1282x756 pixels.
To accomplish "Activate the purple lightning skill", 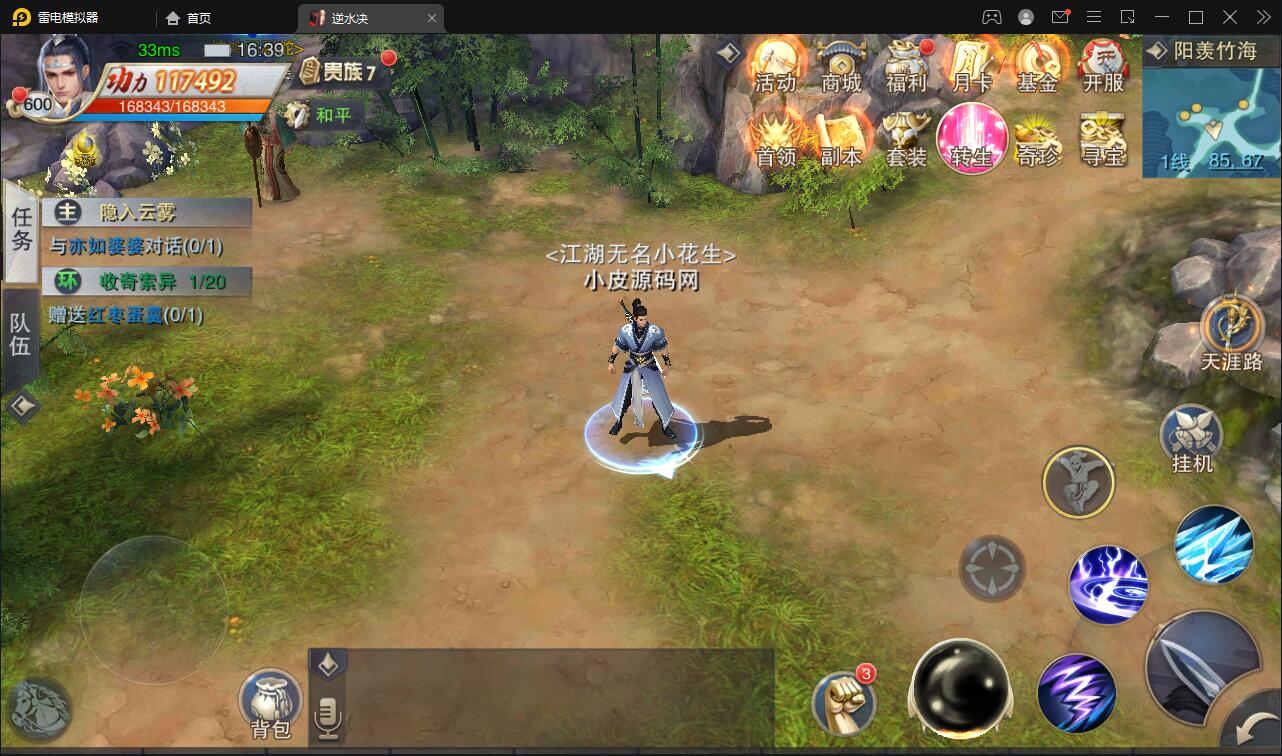I will click(x=1076, y=693).
